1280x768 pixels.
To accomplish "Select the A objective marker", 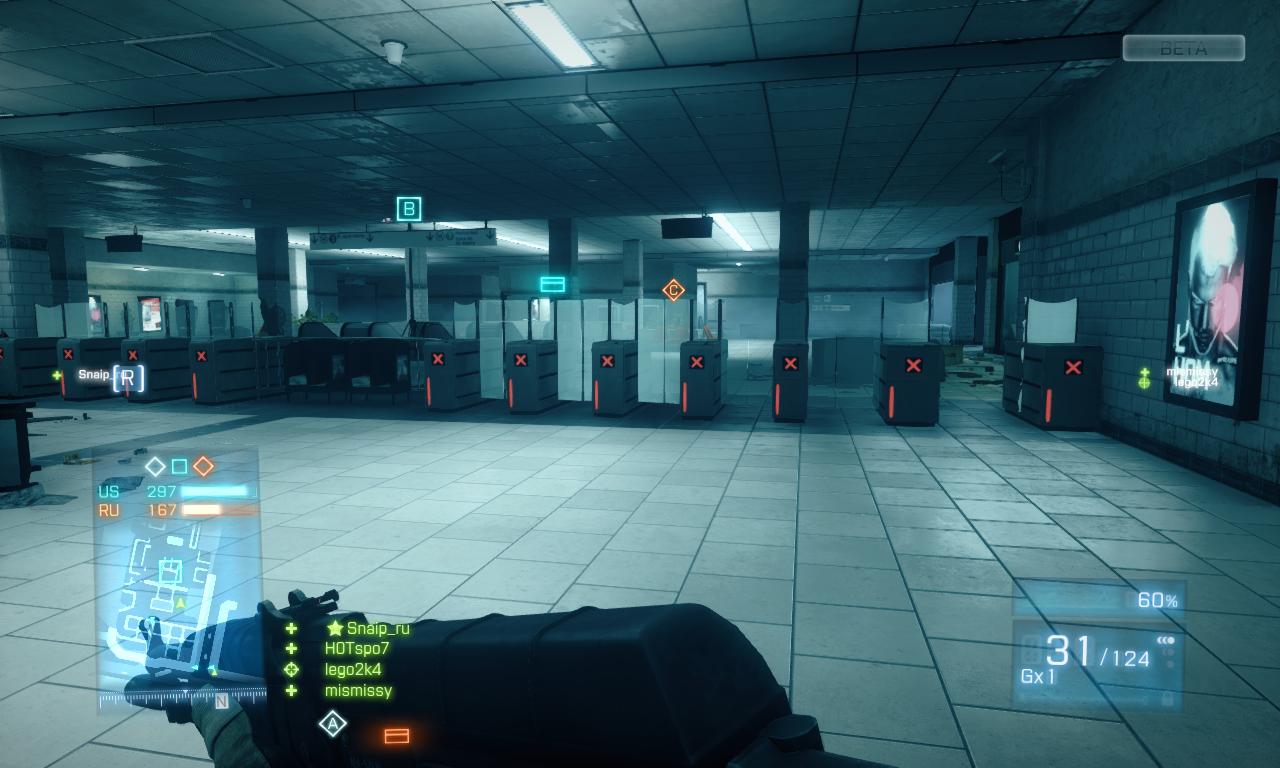I will (x=332, y=723).
